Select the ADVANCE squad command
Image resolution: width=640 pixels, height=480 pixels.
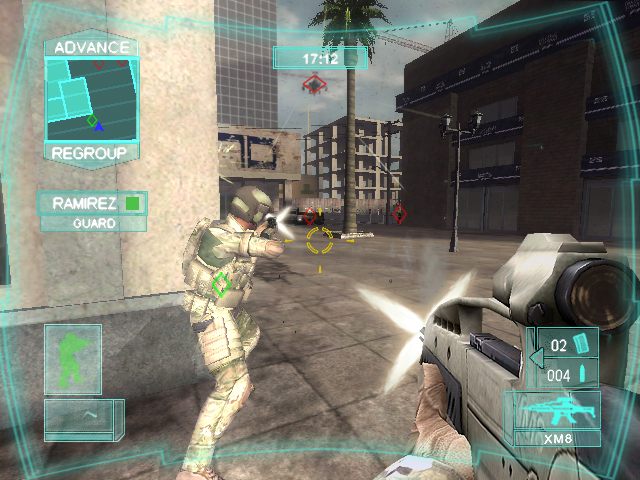coord(91,47)
